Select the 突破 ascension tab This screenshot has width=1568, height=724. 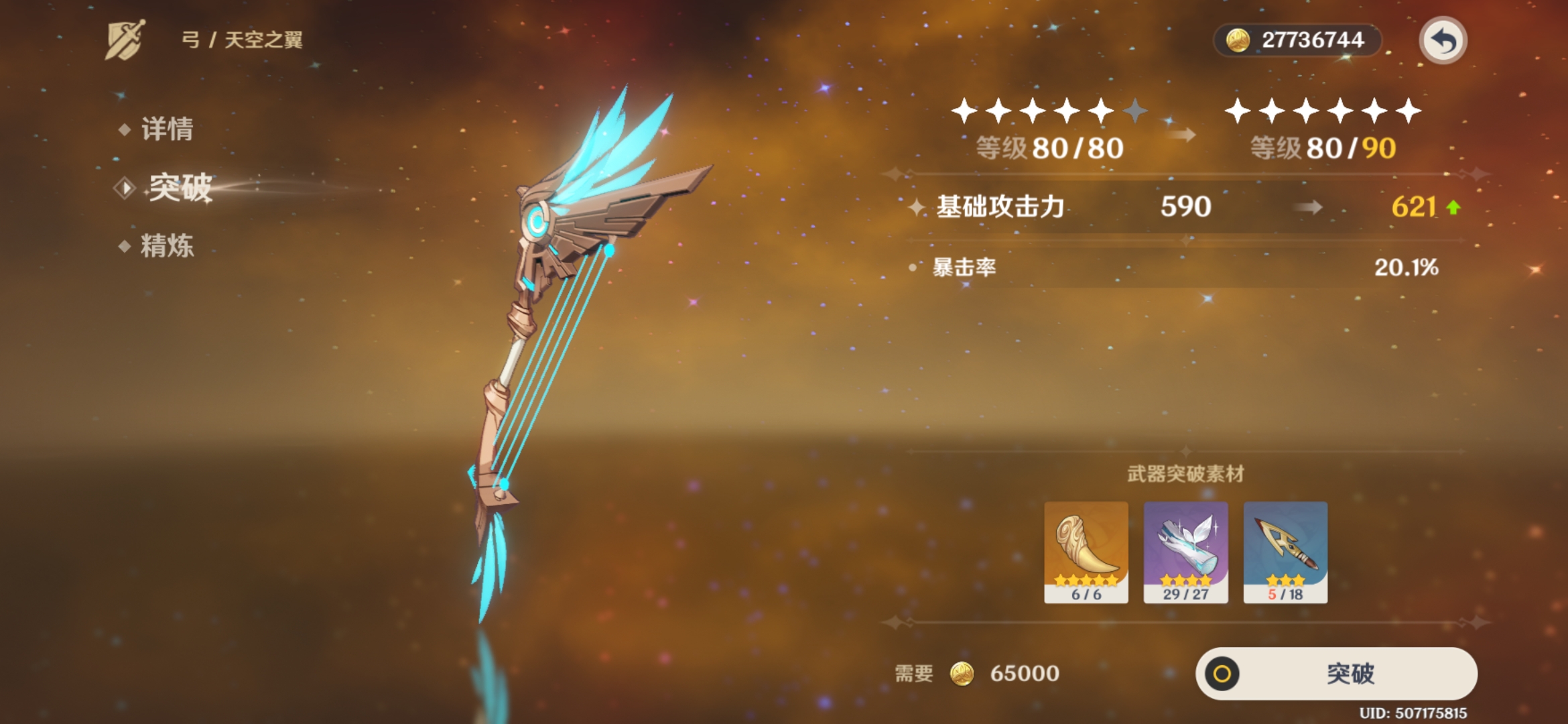179,188
